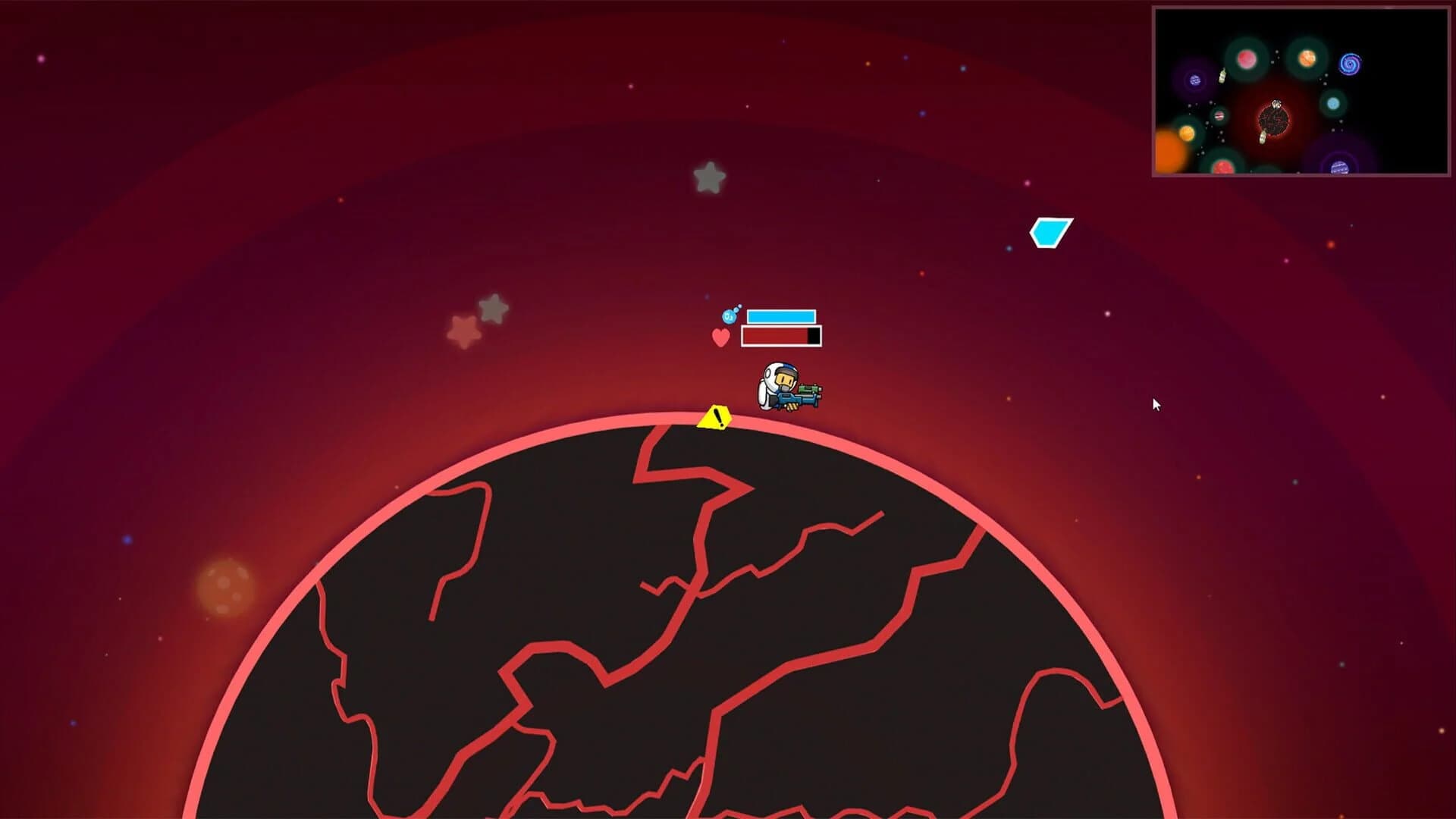This screenshot has height=819, width=1456.
Task: Select the striped purple planet at the minimap's bottom
Action: pos(1338,168)
